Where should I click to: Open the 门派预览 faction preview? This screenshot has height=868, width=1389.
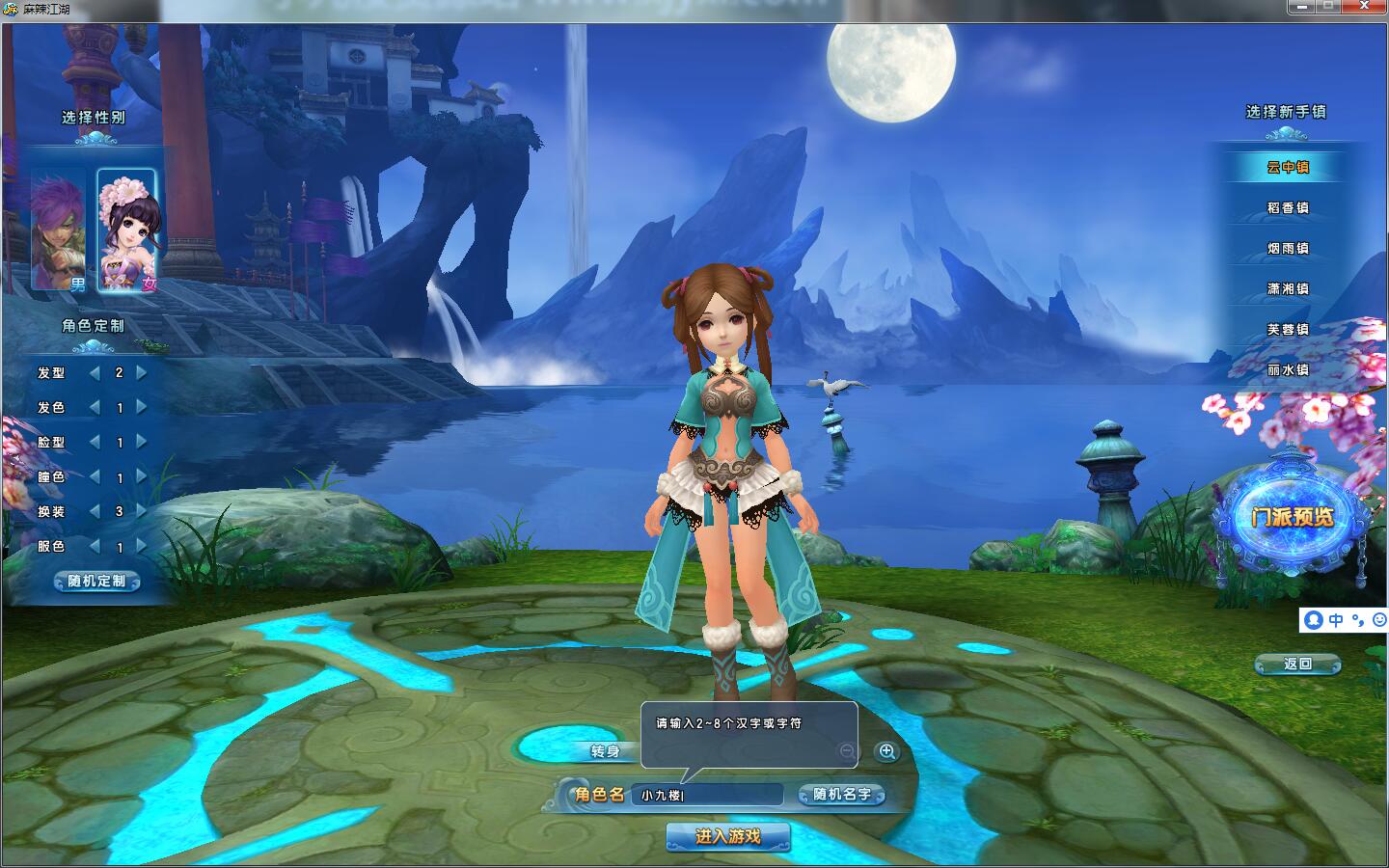[1293, 518]
